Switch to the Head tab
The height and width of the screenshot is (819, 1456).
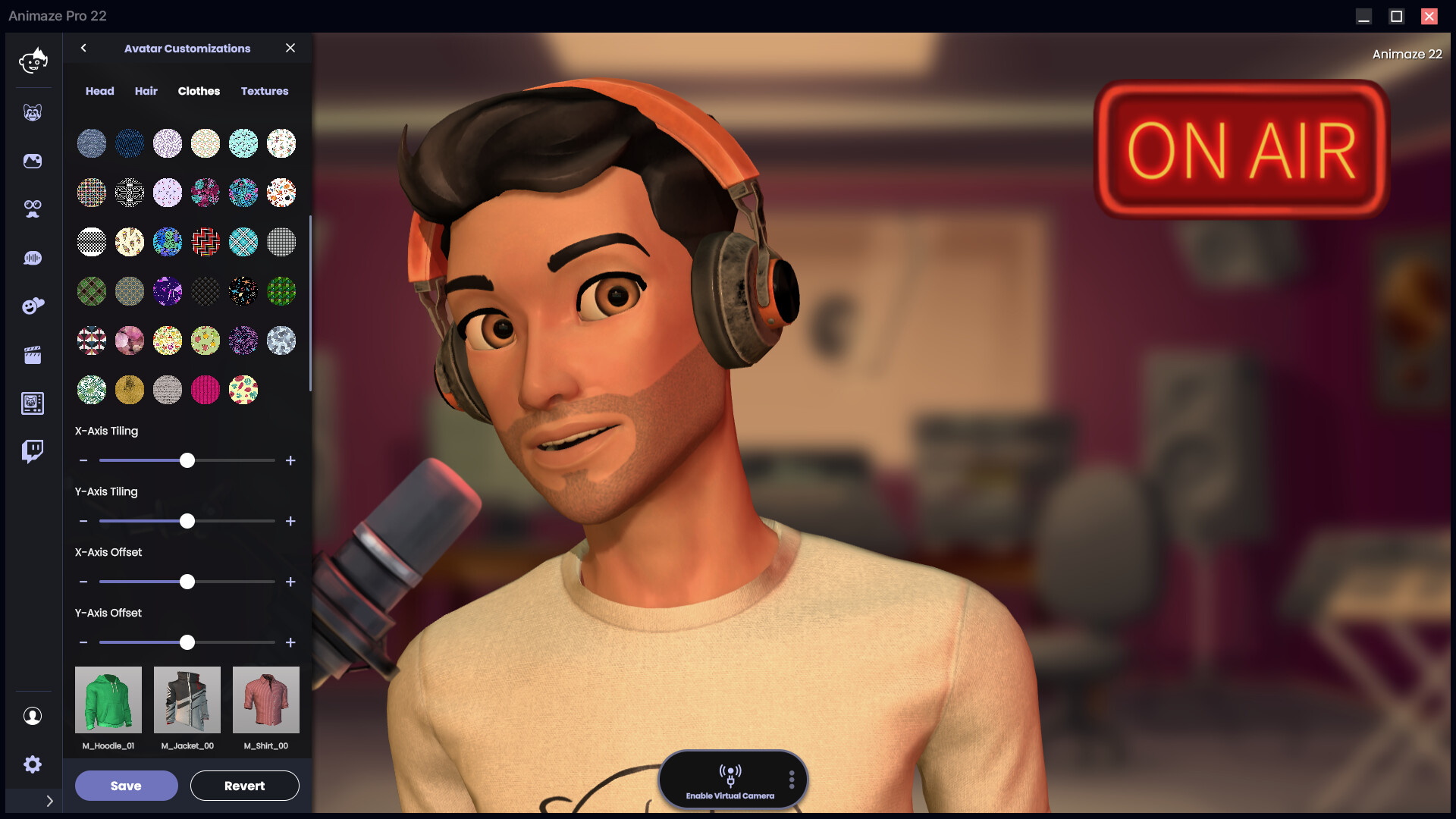pyautogui.click(x=99, y=91)
